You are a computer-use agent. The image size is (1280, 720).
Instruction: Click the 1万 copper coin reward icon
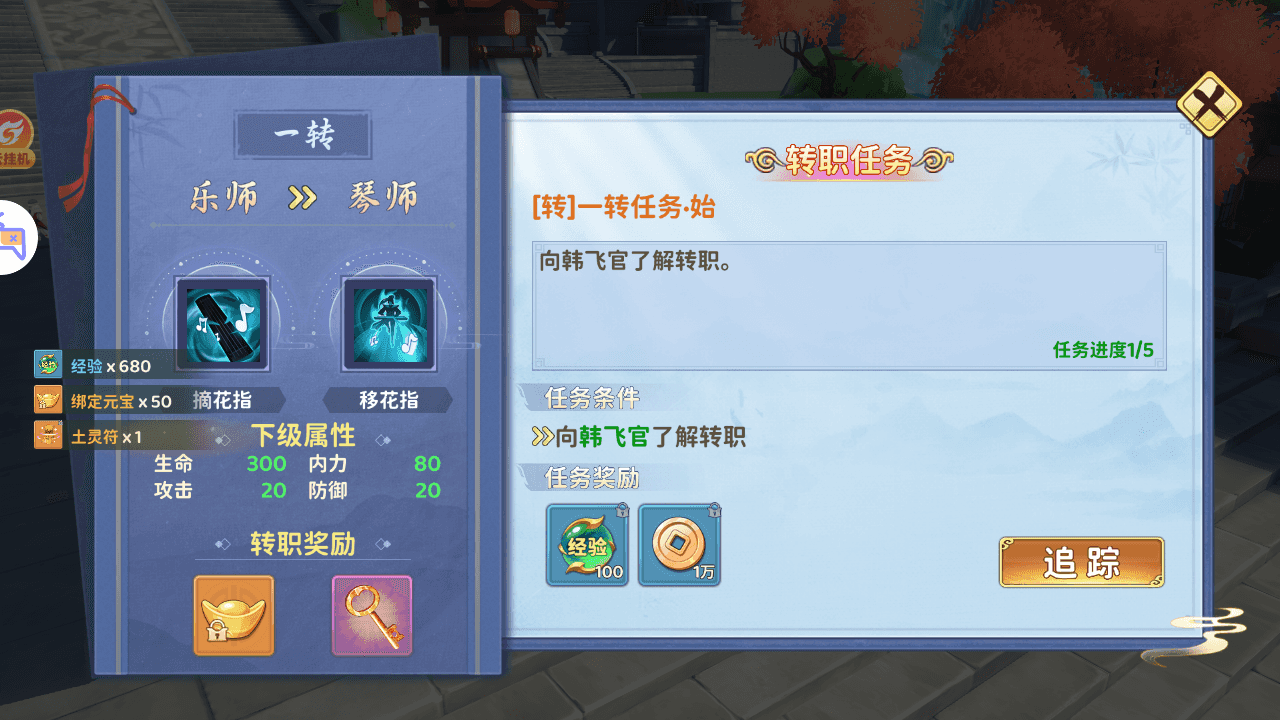pos(679,544)
